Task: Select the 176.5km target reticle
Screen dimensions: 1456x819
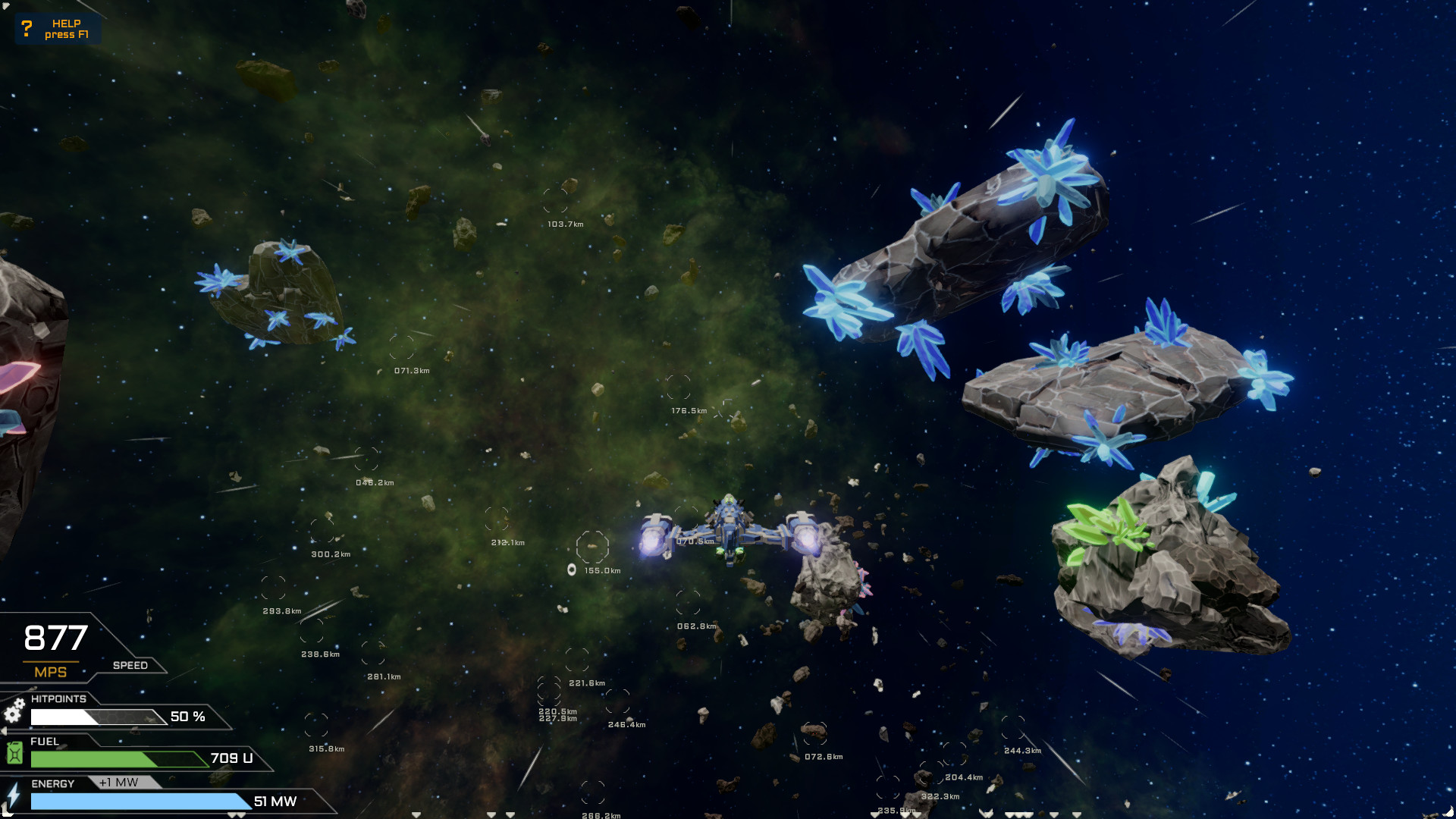Action: pyautogui.click(x=679, y=388)
